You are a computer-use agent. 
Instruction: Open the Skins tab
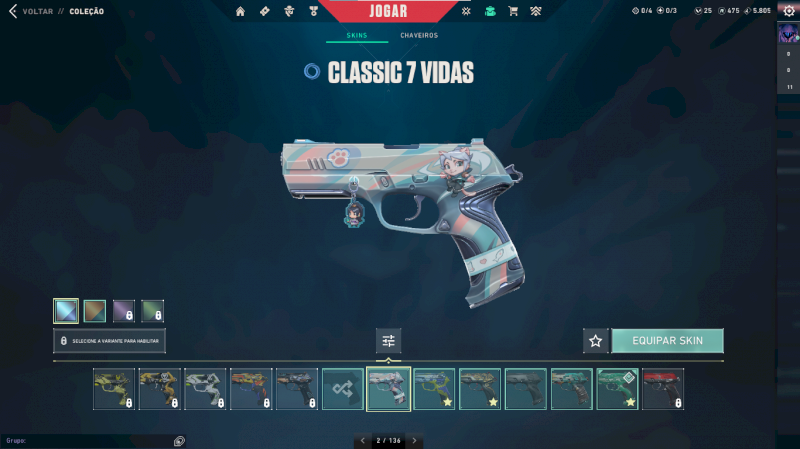click(x=356, y=35)
